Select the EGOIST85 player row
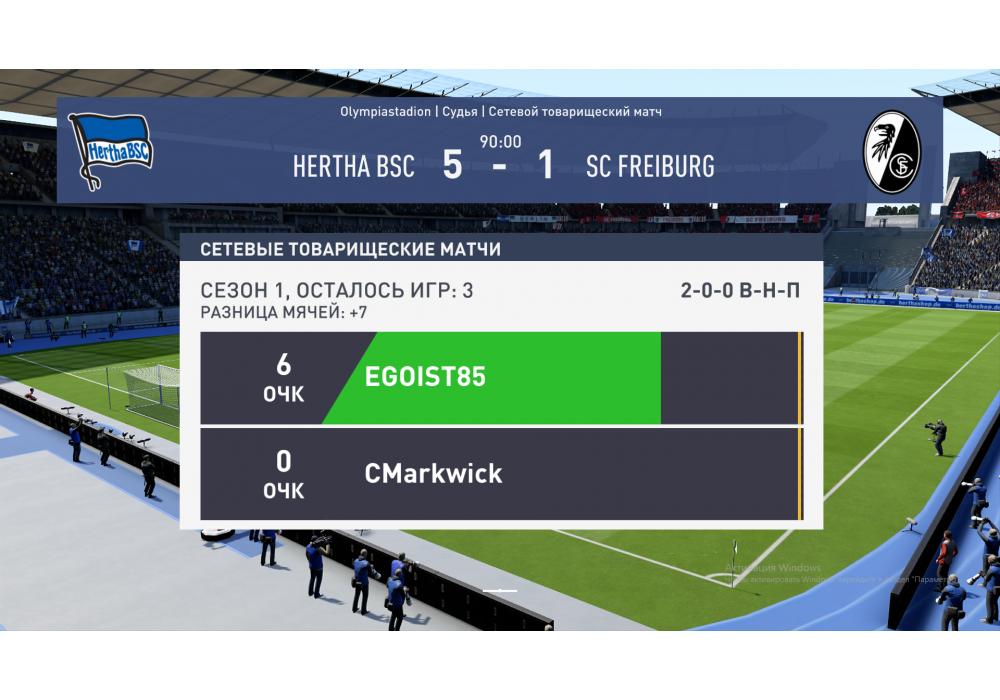 click(x=500, y=378)
